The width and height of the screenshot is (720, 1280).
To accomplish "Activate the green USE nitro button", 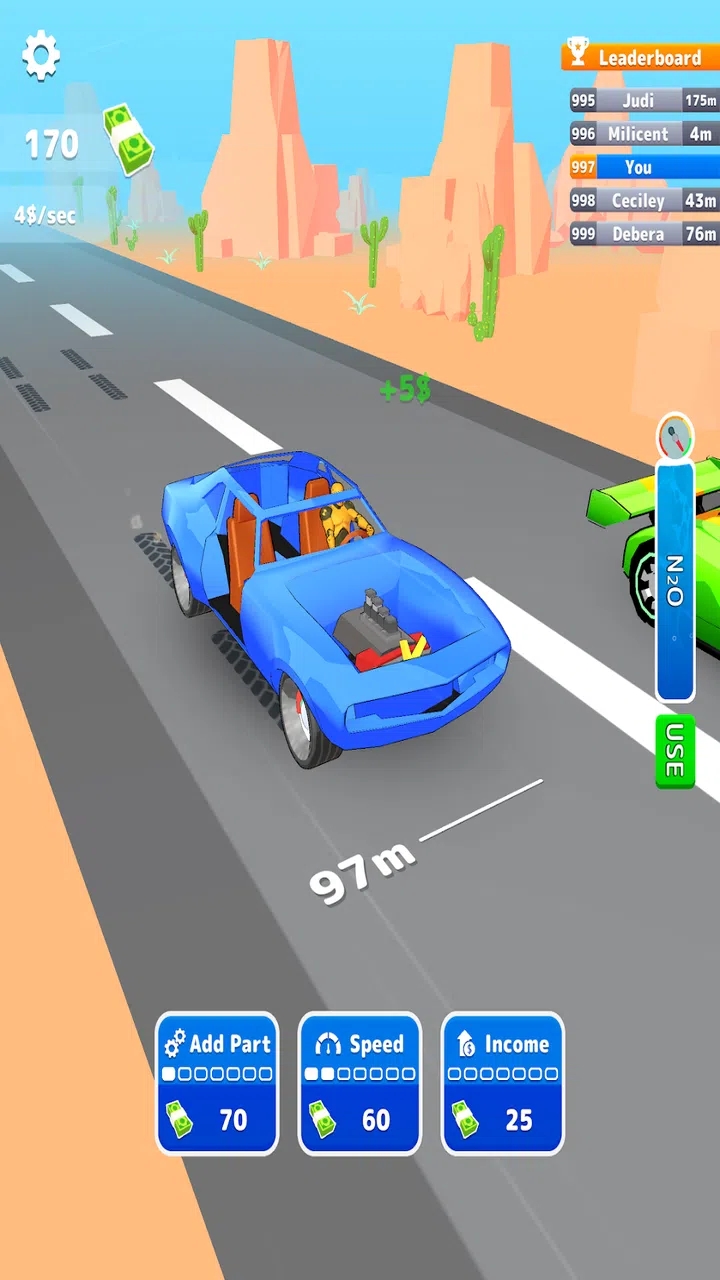I will (x=675, y=750).
